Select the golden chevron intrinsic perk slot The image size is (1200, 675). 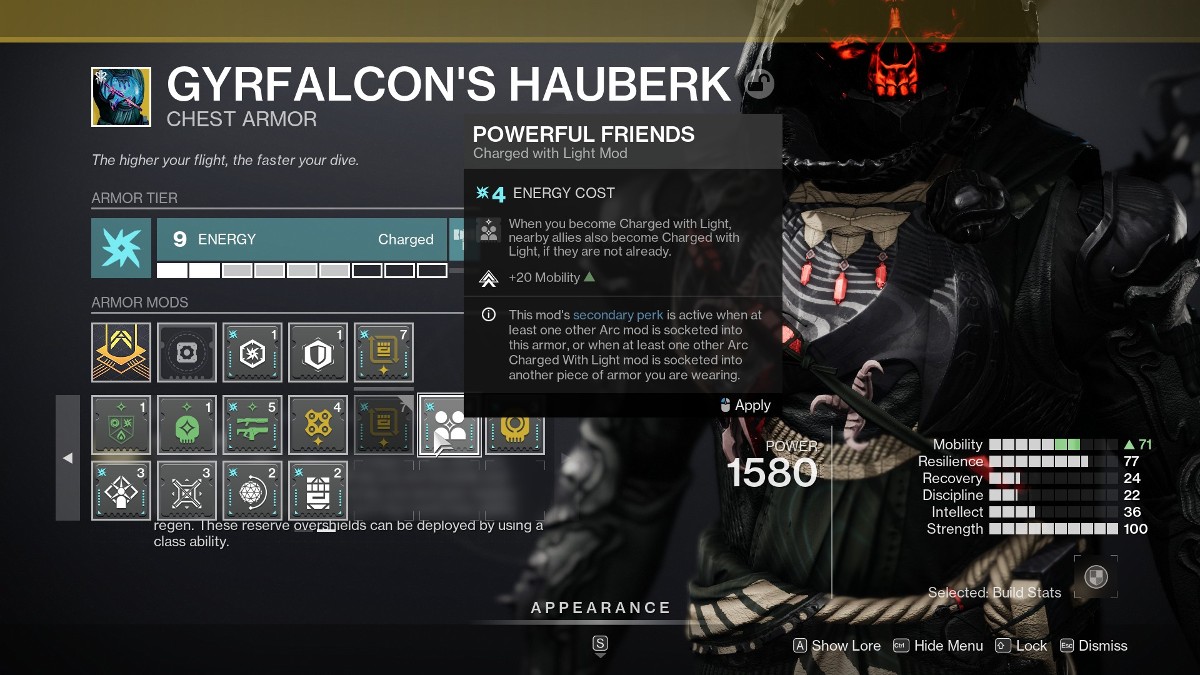(121, 352)
